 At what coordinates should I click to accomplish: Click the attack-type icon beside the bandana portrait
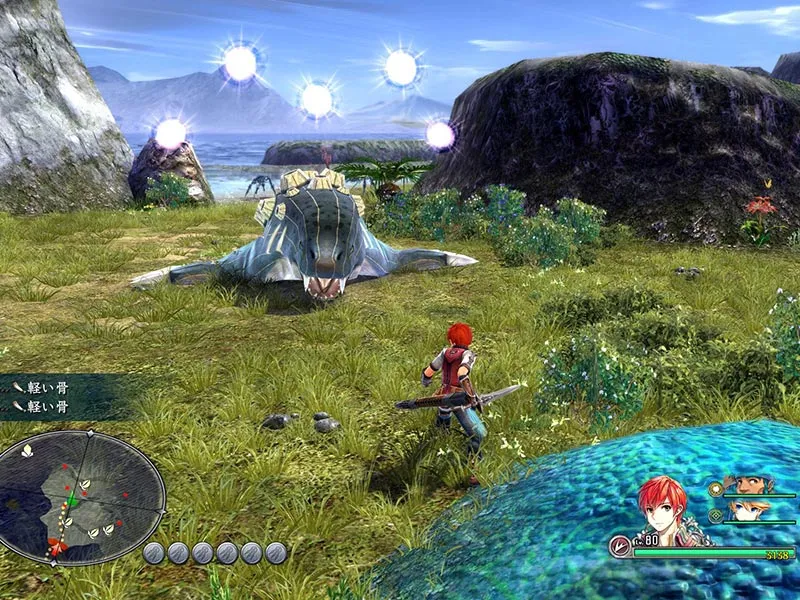click(x=715, y=490)
